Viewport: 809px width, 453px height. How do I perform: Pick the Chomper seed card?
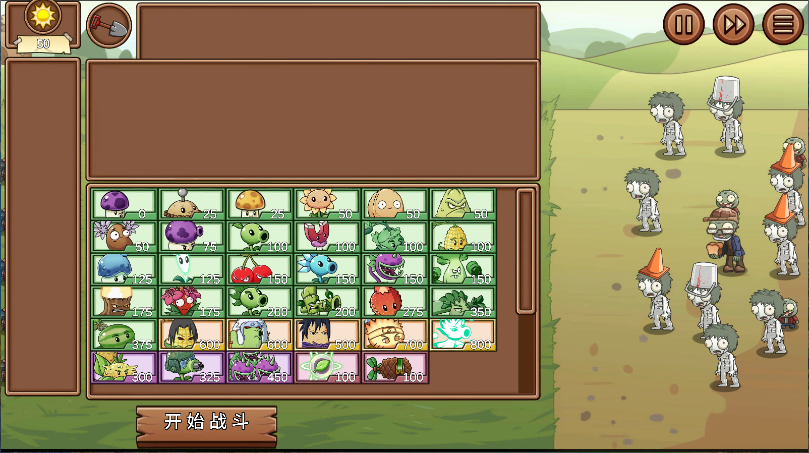pos(394,269)
